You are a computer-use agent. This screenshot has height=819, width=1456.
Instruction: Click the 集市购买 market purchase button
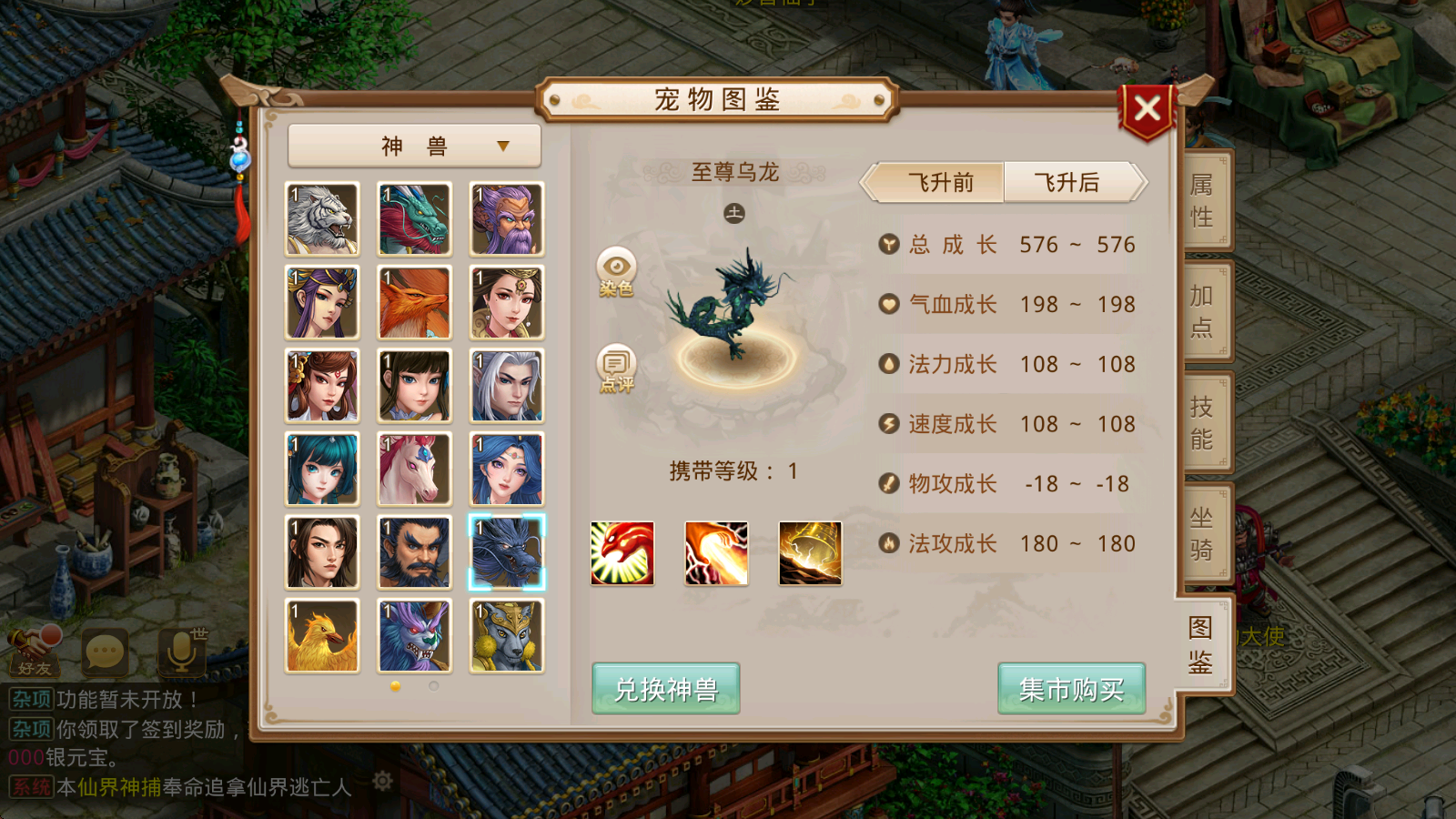tap(1071, 690)
